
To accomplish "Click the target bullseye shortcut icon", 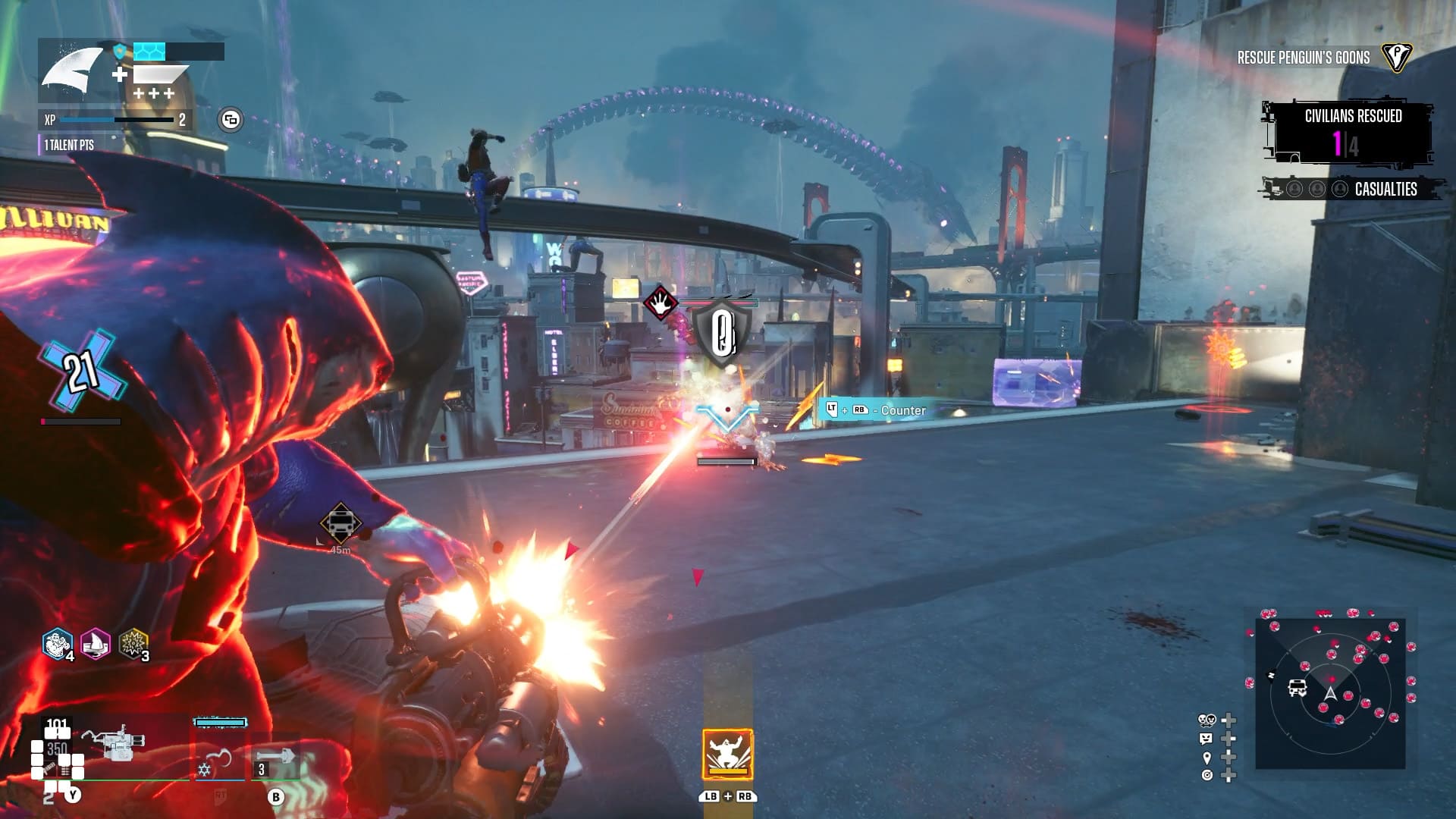I will pyautogui.click(x=1207, y=775).
